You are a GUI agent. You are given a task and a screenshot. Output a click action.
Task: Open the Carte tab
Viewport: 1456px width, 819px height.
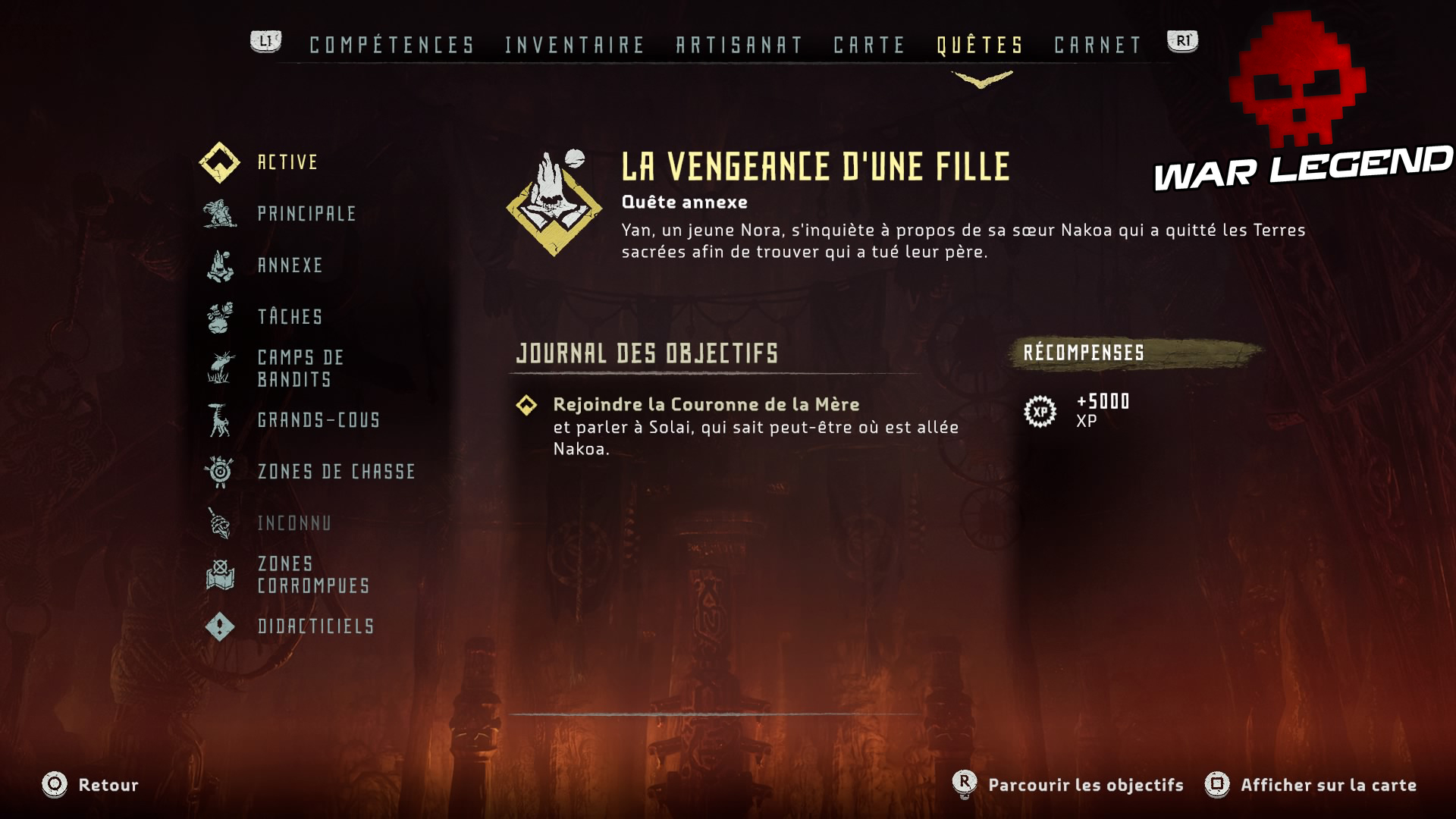(867, 45)
